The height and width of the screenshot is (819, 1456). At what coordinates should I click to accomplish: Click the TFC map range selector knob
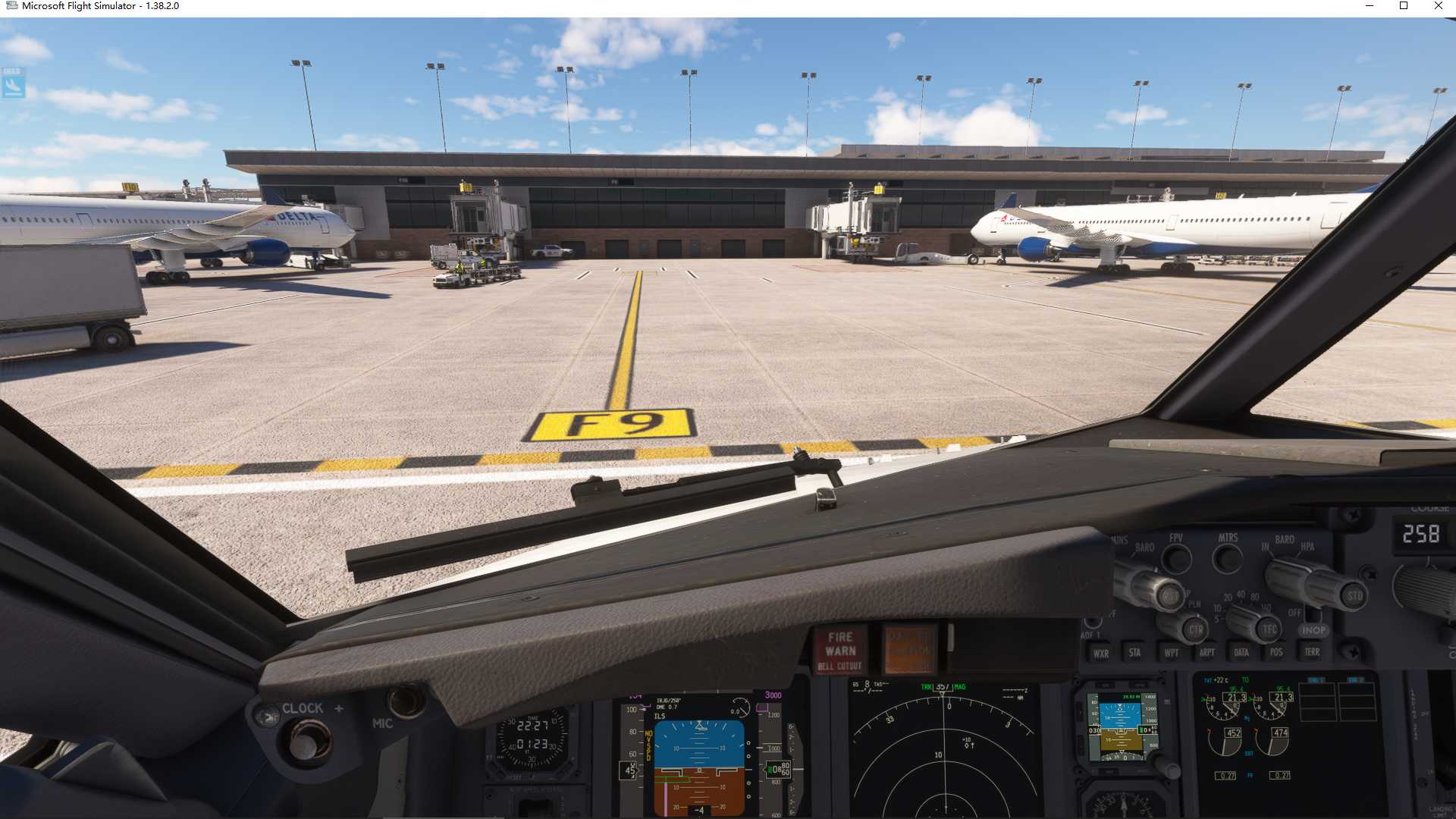click(x=1269, y=629)
